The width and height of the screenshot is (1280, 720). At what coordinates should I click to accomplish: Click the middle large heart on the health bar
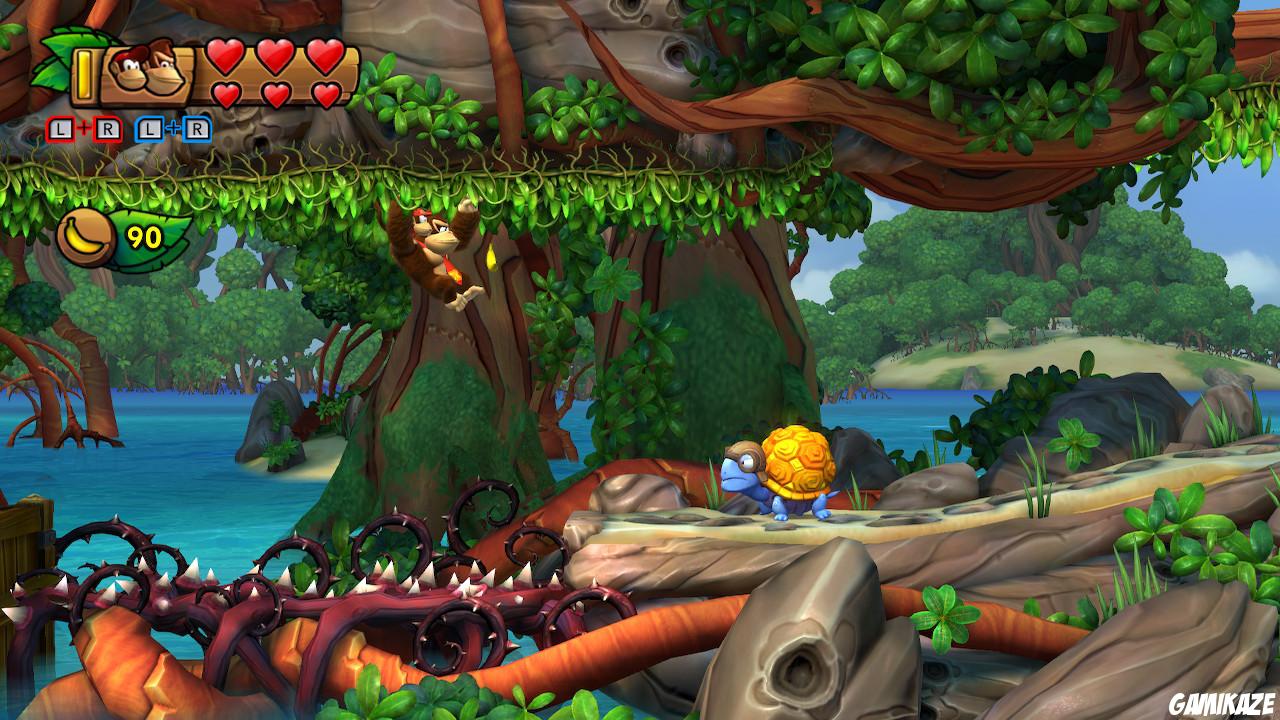278,58
